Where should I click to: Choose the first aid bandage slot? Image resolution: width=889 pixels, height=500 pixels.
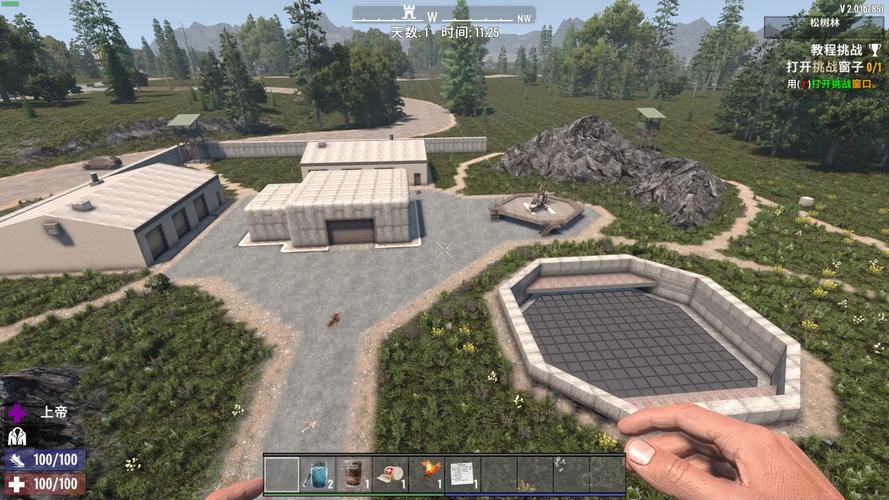(390, 473)
